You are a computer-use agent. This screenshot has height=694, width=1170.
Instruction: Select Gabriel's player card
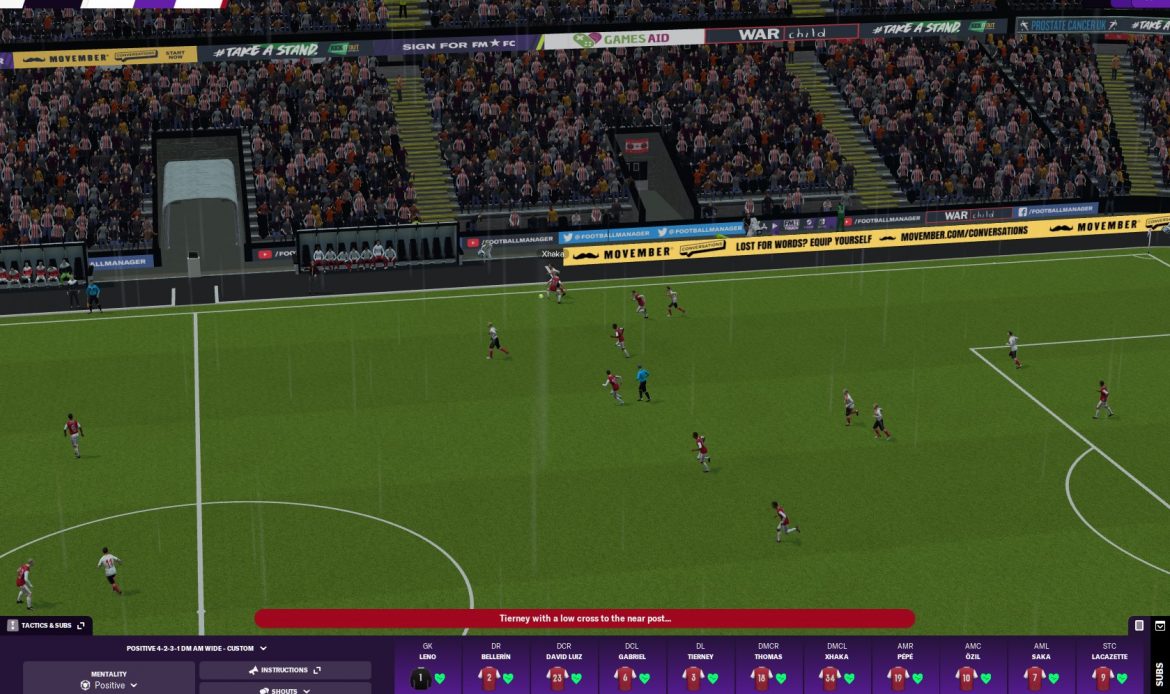(632, 668)
